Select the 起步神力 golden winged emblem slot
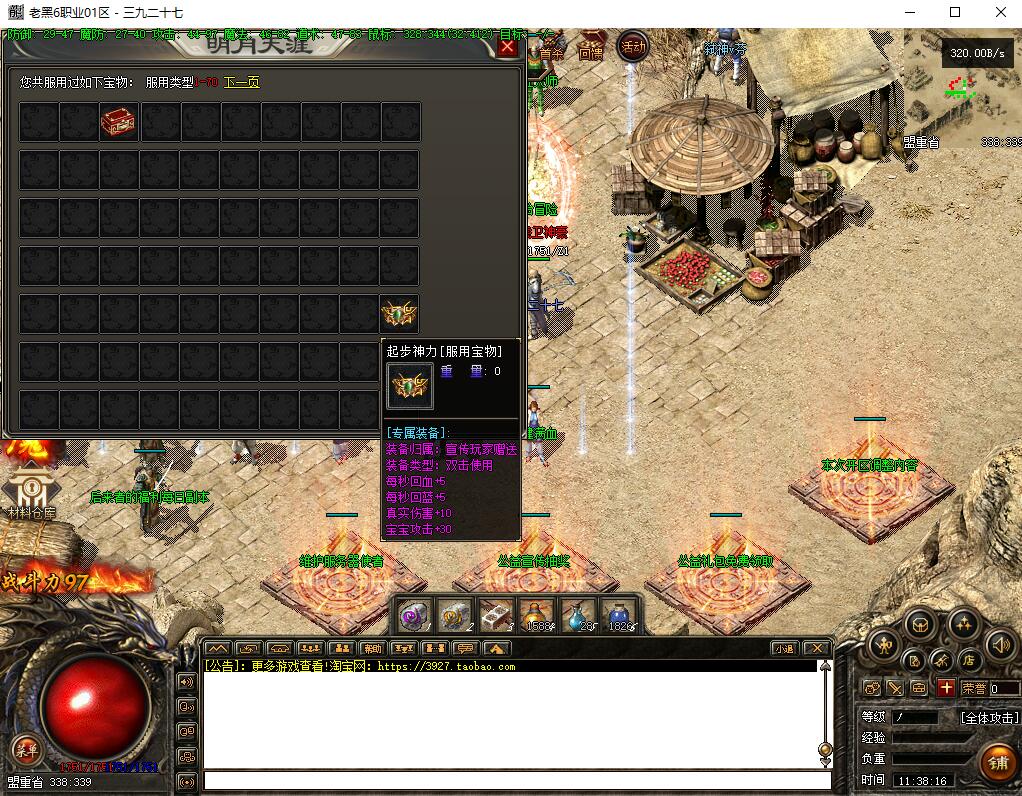1022x796 pixels. pyautogui.click(x=400, y=314)
